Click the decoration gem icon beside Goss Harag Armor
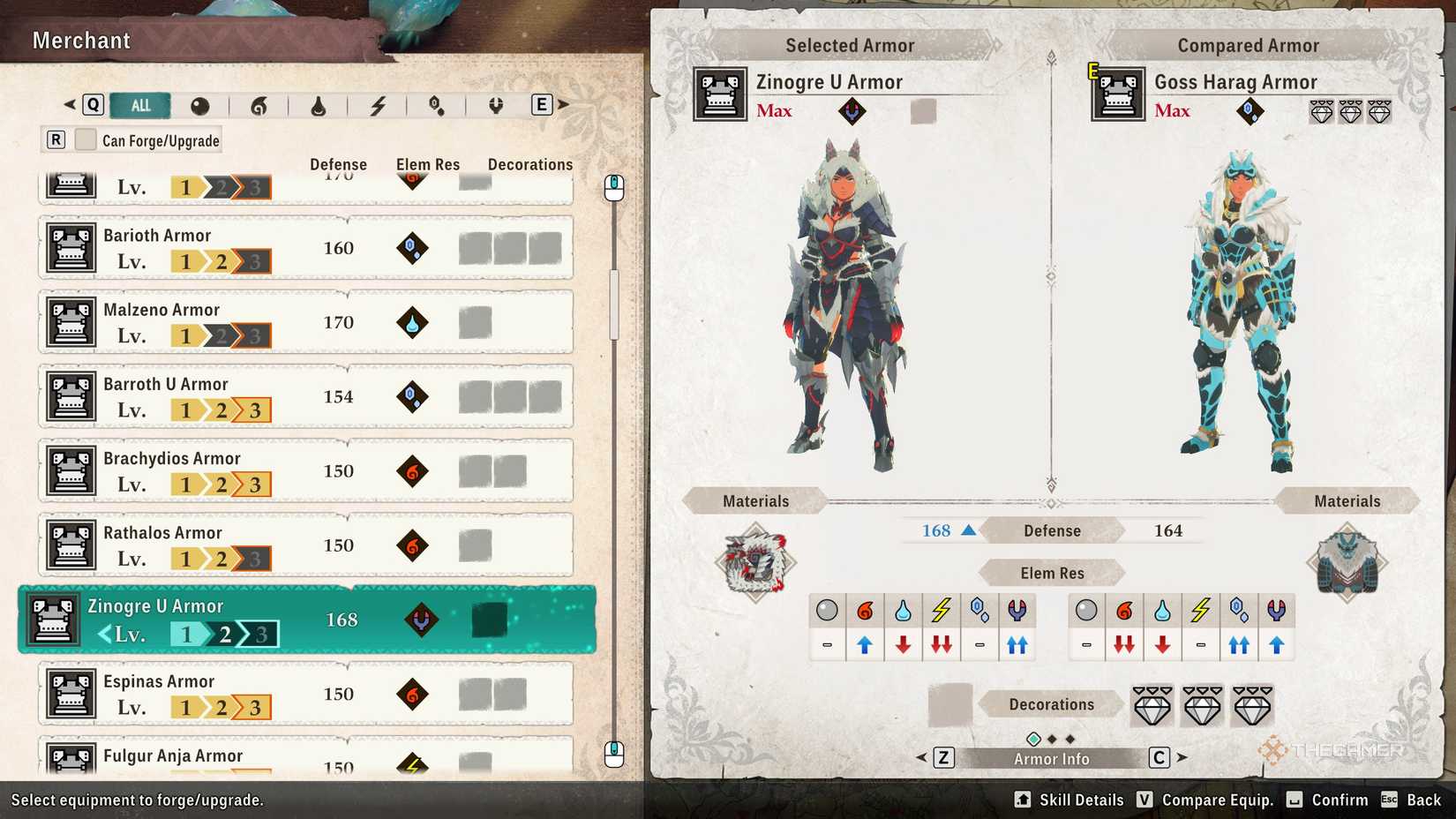Viewport: 1456px width, 819px height. point(1321,112)
